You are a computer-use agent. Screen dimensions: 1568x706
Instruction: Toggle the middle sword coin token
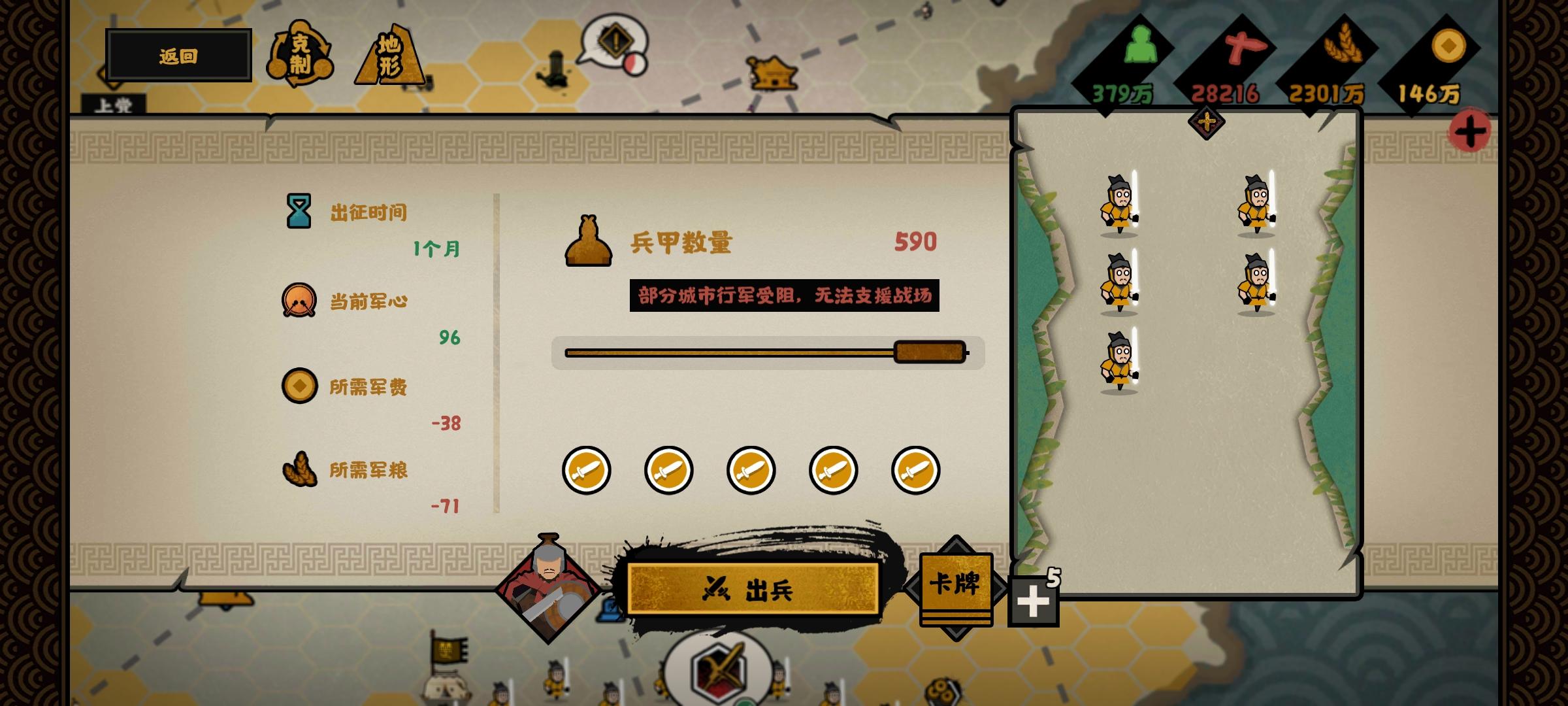tap(750, 472)
